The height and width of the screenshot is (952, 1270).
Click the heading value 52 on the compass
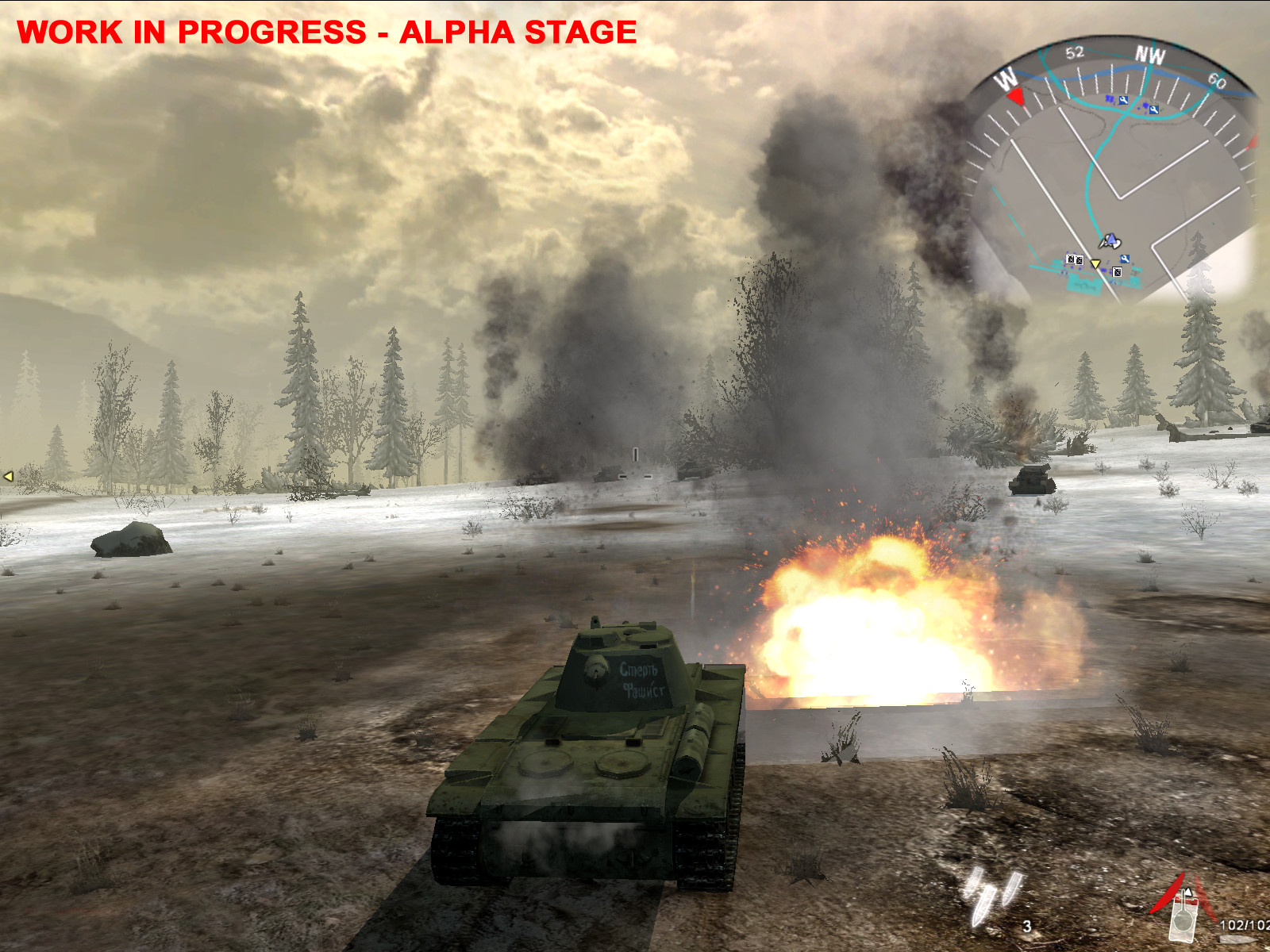pos(1074,52)
